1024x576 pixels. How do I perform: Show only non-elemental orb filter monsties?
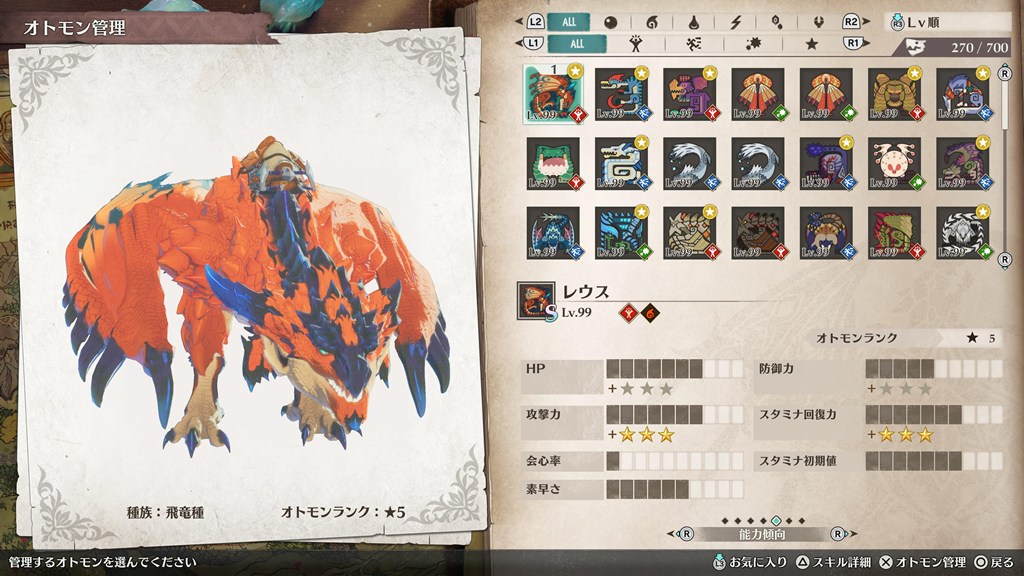[x=611, y=21]
